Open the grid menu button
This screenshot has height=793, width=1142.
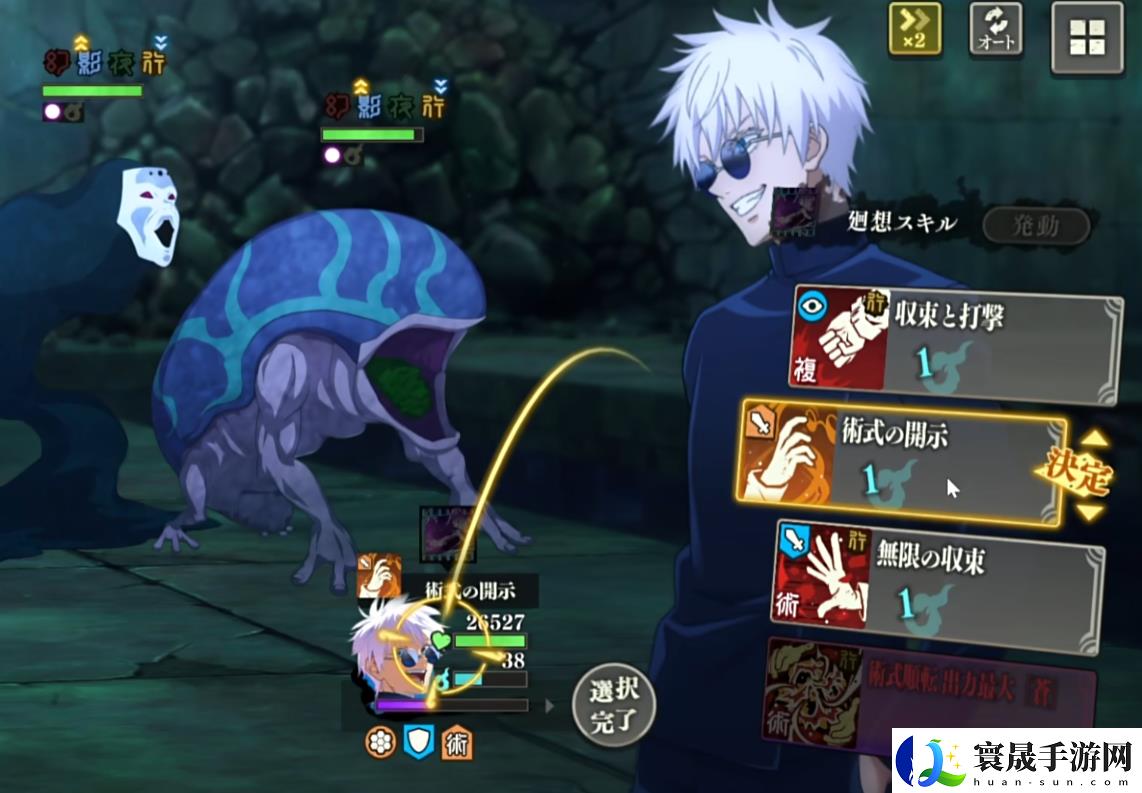pos(1087,38)
